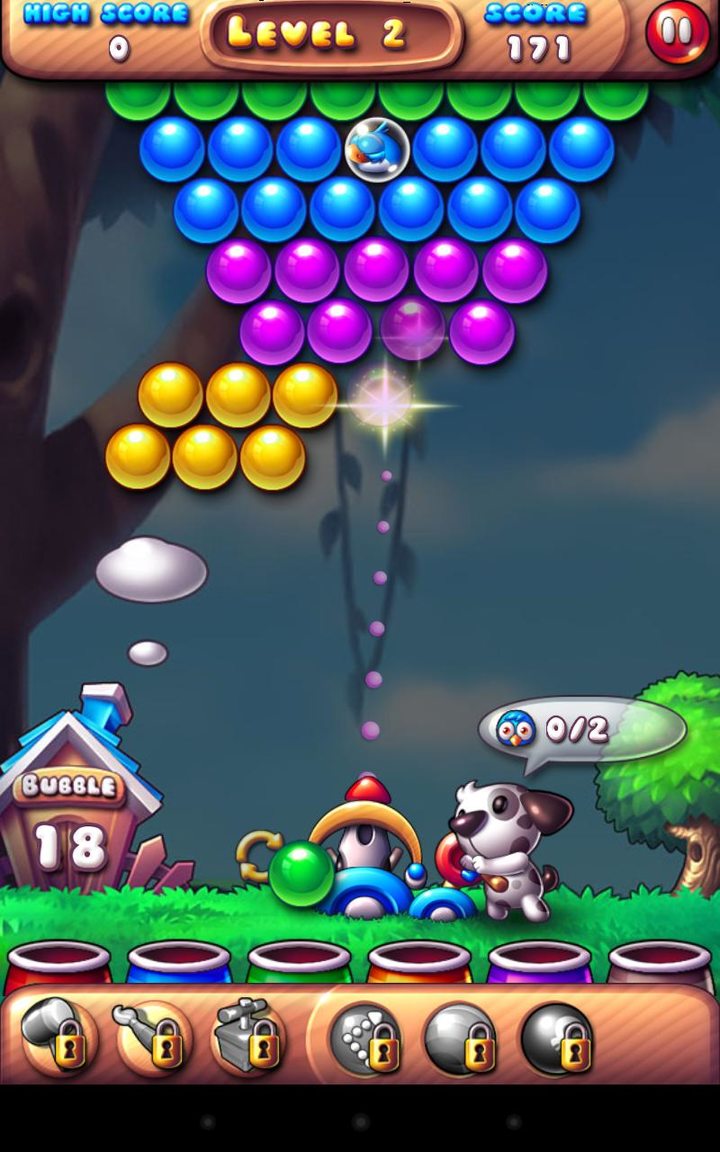720x1152 pixels.
Task: Select the green bubble waiting beside the launcher
Action: tap(301, 873)
